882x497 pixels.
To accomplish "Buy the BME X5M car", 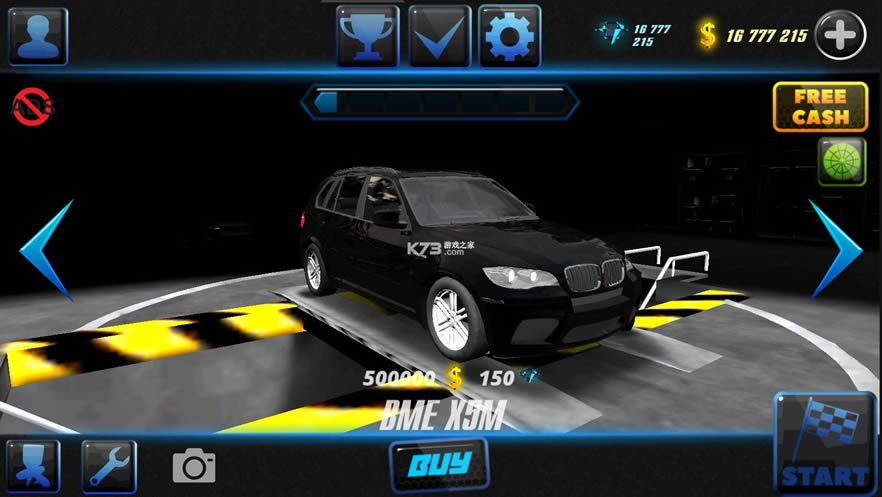I will (x=439, y=465).
